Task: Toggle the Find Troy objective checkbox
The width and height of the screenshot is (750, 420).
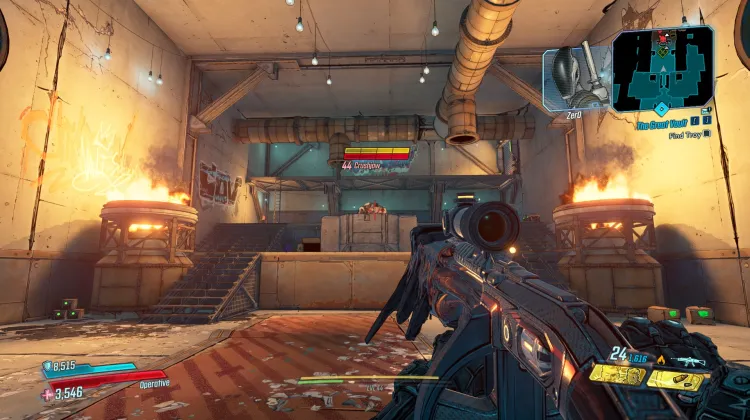Action: pyautogui.click(x=707, y=132)
